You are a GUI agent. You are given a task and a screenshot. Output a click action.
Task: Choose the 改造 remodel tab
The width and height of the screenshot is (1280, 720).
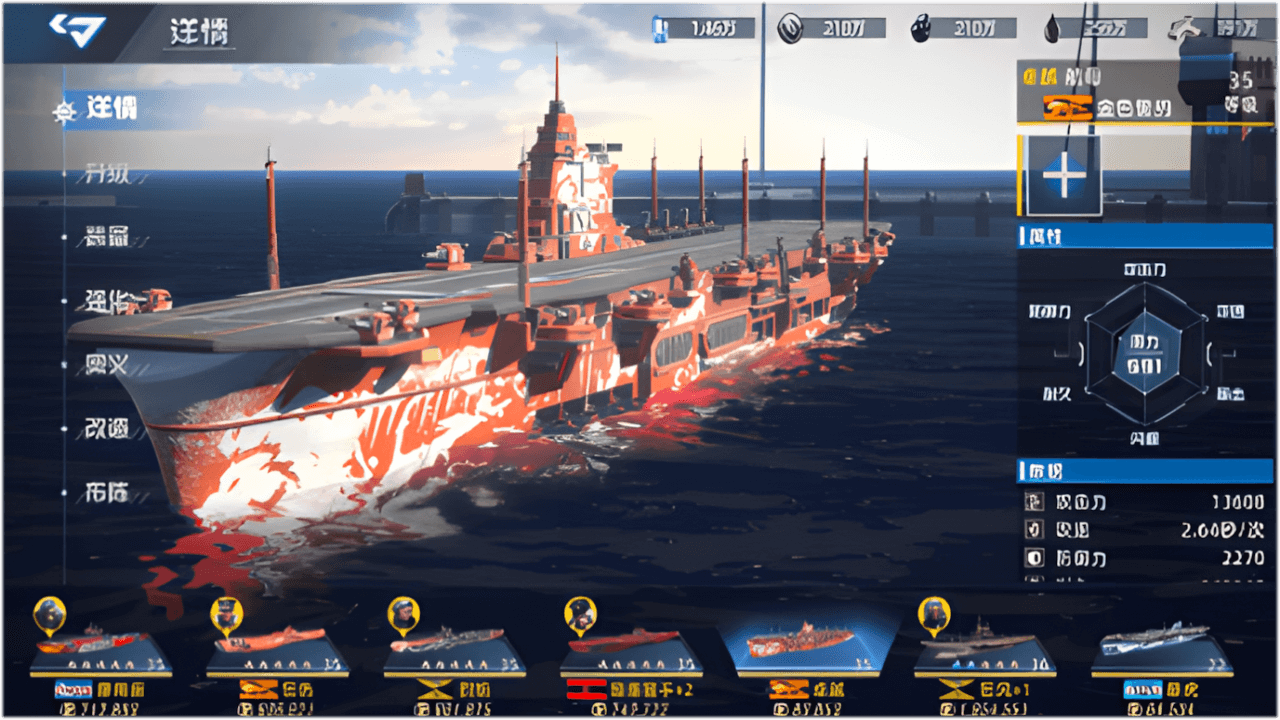click(107, 429)
